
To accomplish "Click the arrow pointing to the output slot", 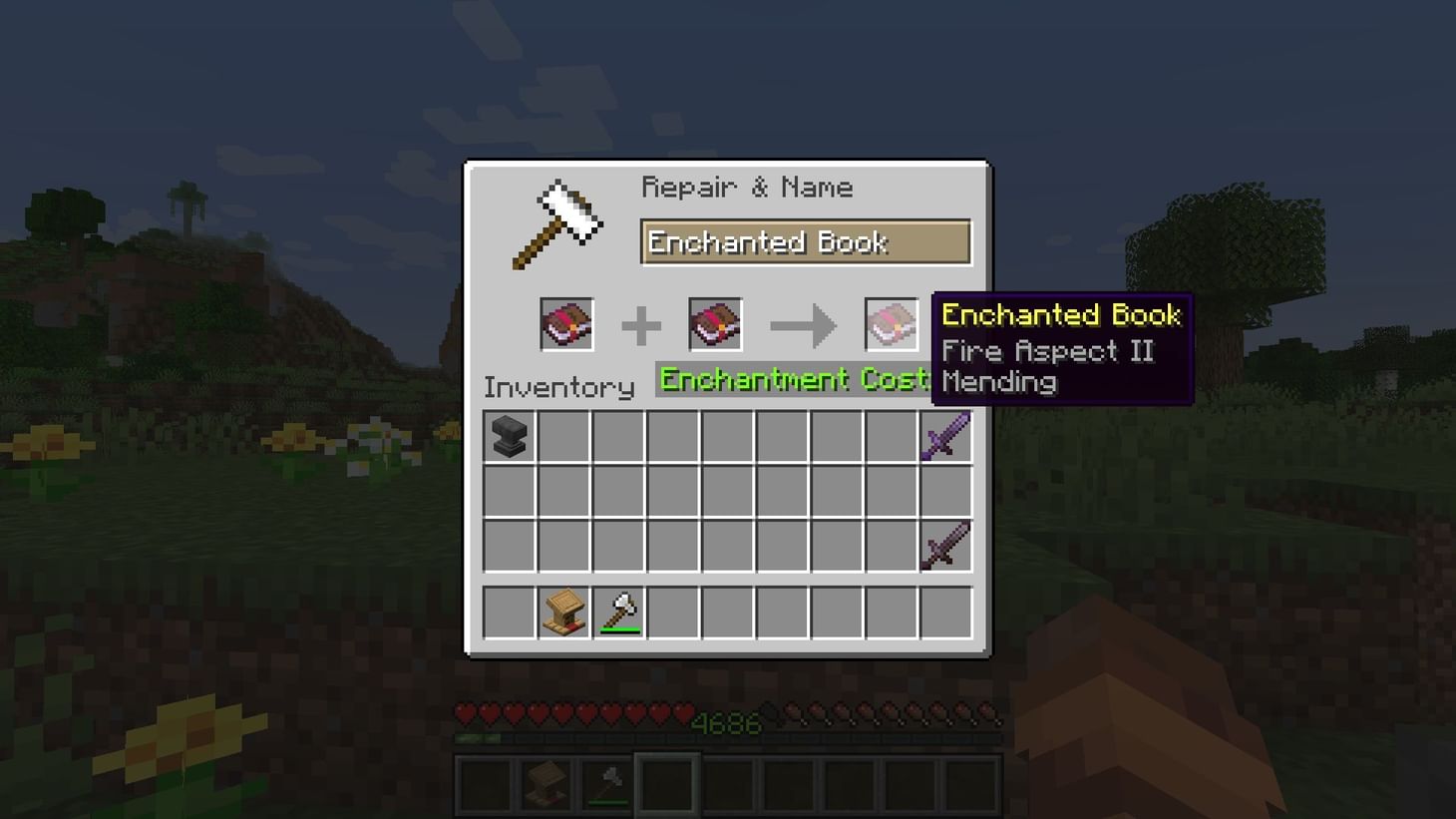I will (x=806, y=323).
